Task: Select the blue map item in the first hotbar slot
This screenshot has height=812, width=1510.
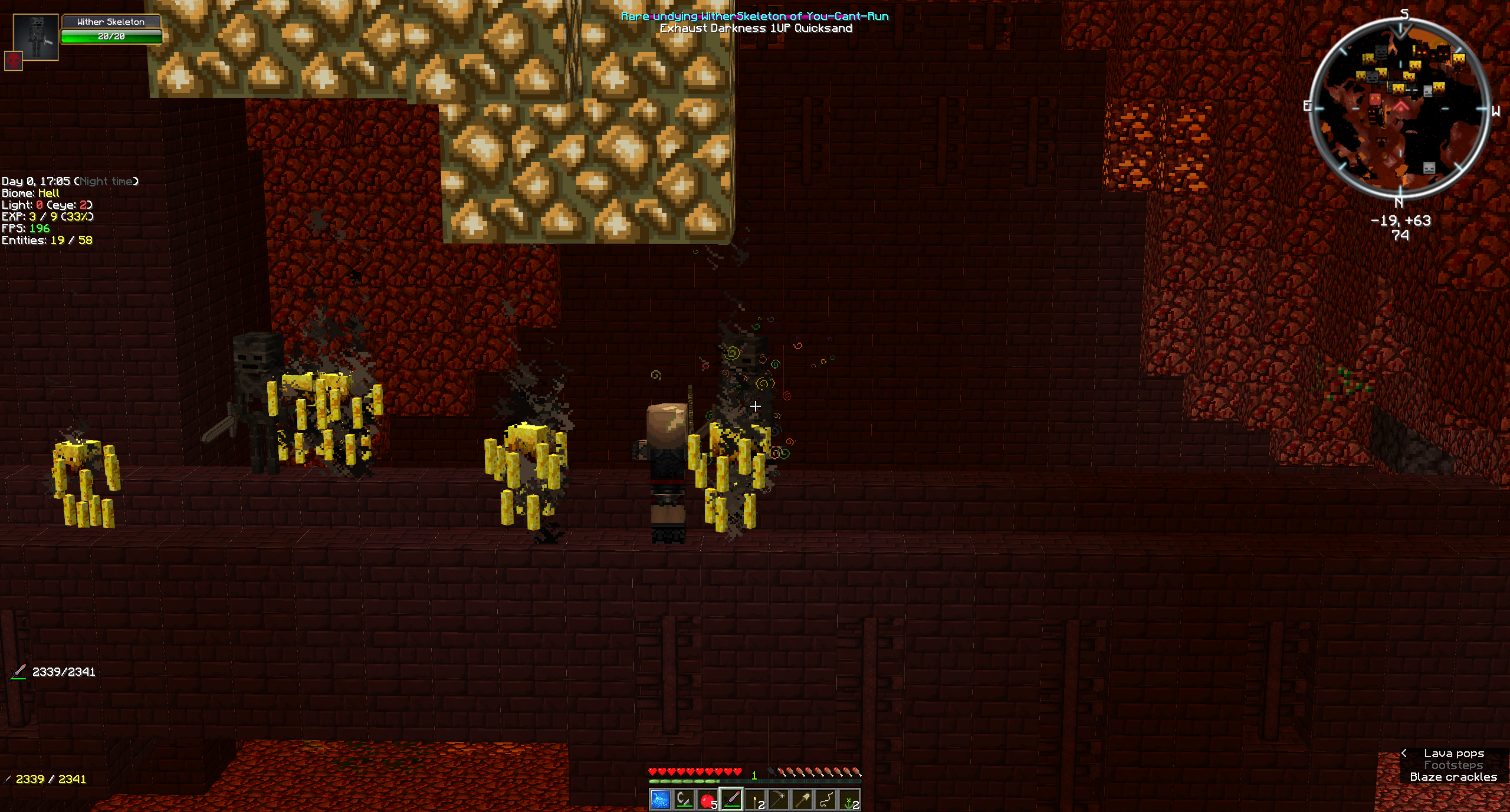Action: coord(661,800)
